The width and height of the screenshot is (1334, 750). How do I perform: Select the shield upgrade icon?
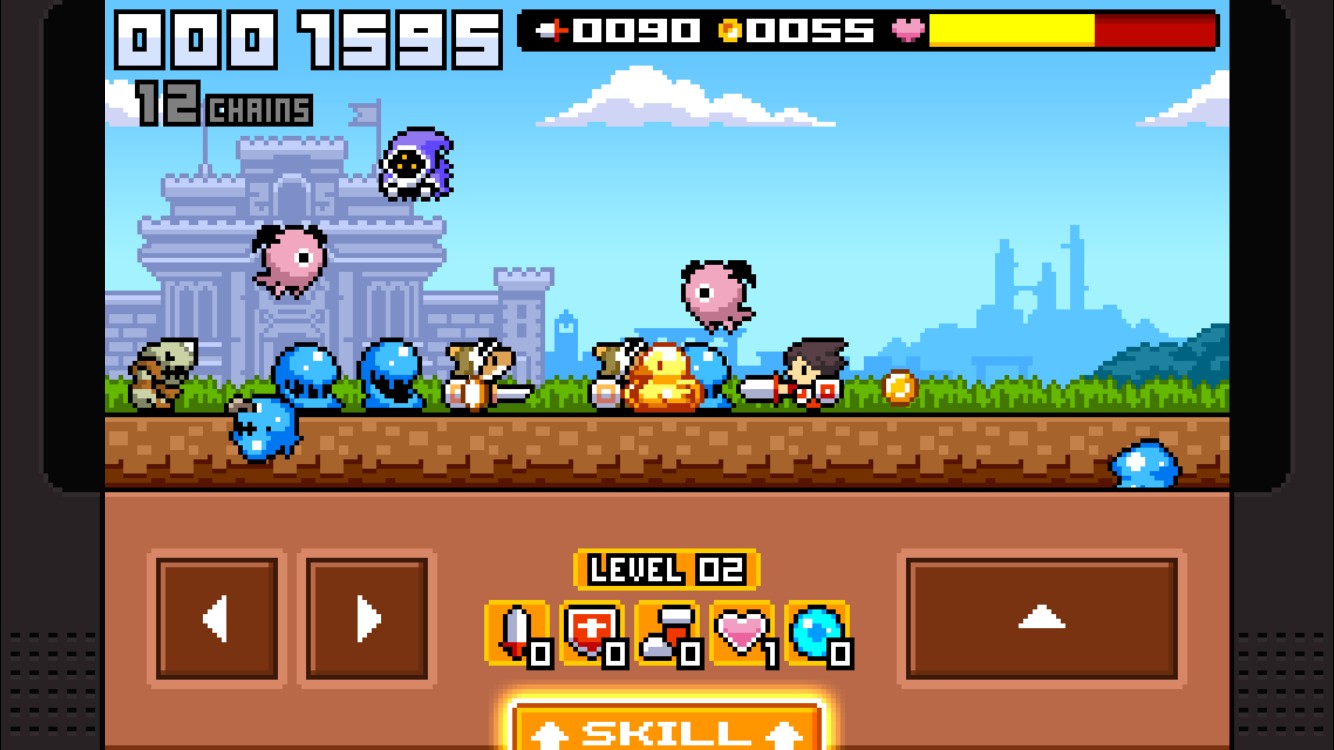593,634
